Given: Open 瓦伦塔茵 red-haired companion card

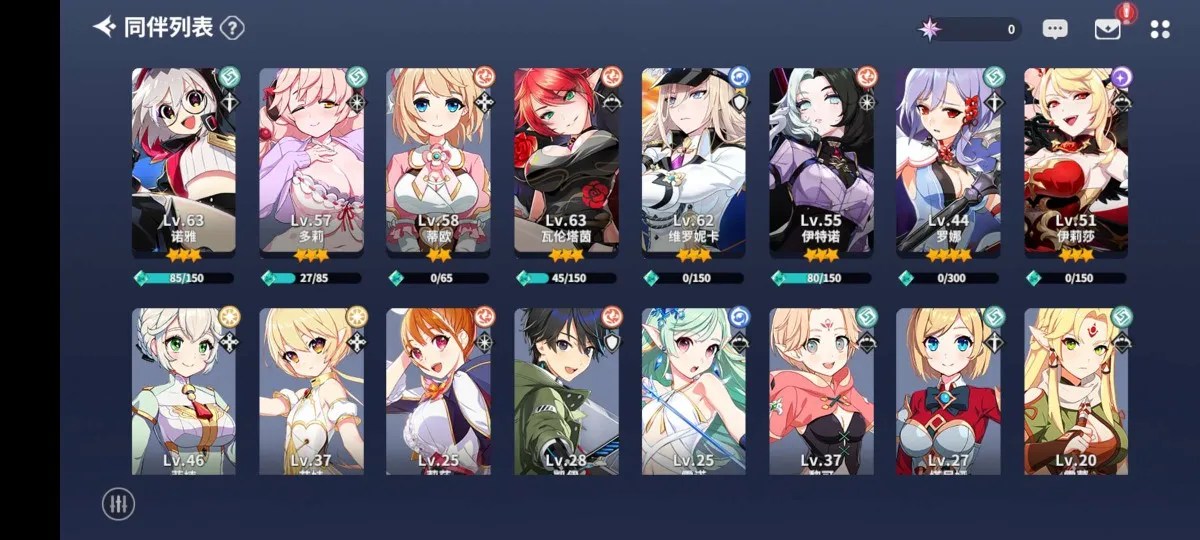Looking at the screenshot, I should click(567, 160).
